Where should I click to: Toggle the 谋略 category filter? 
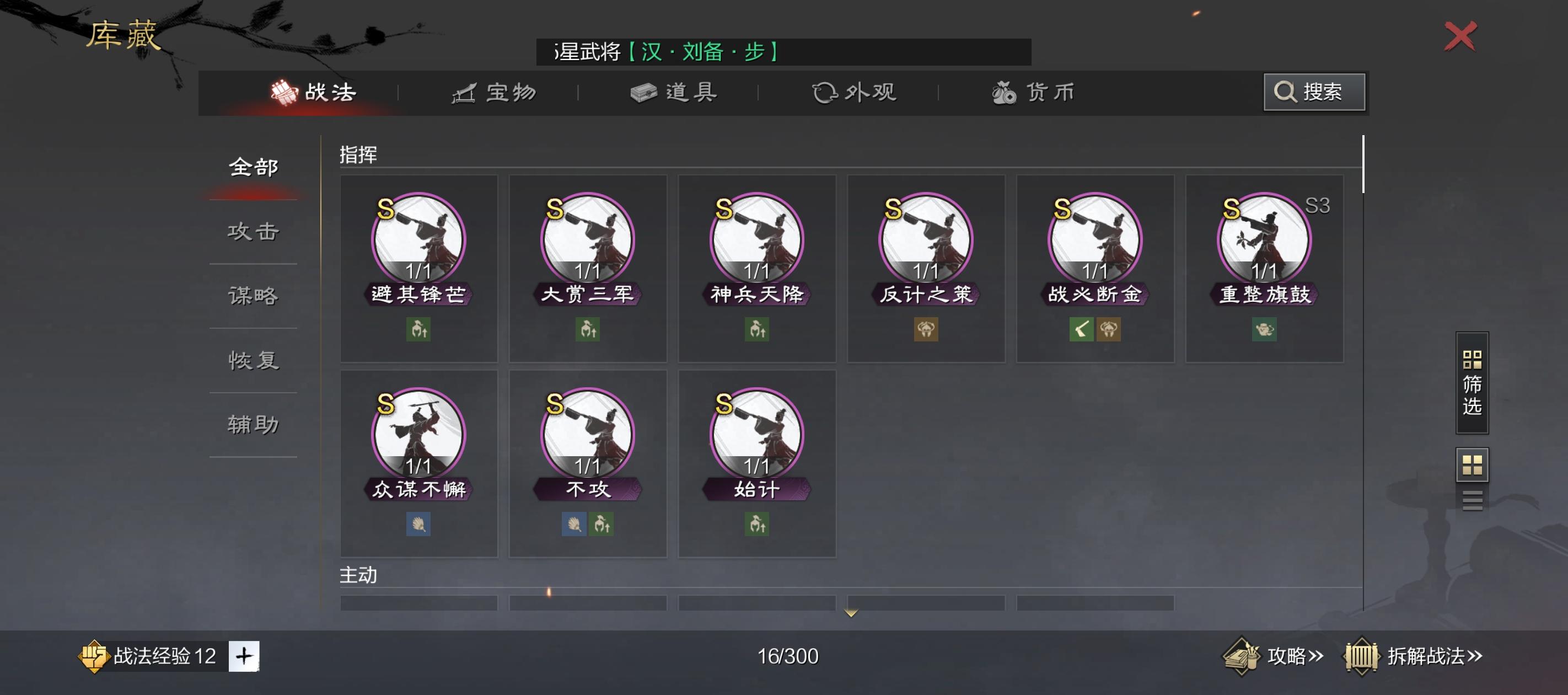(253, 296)
